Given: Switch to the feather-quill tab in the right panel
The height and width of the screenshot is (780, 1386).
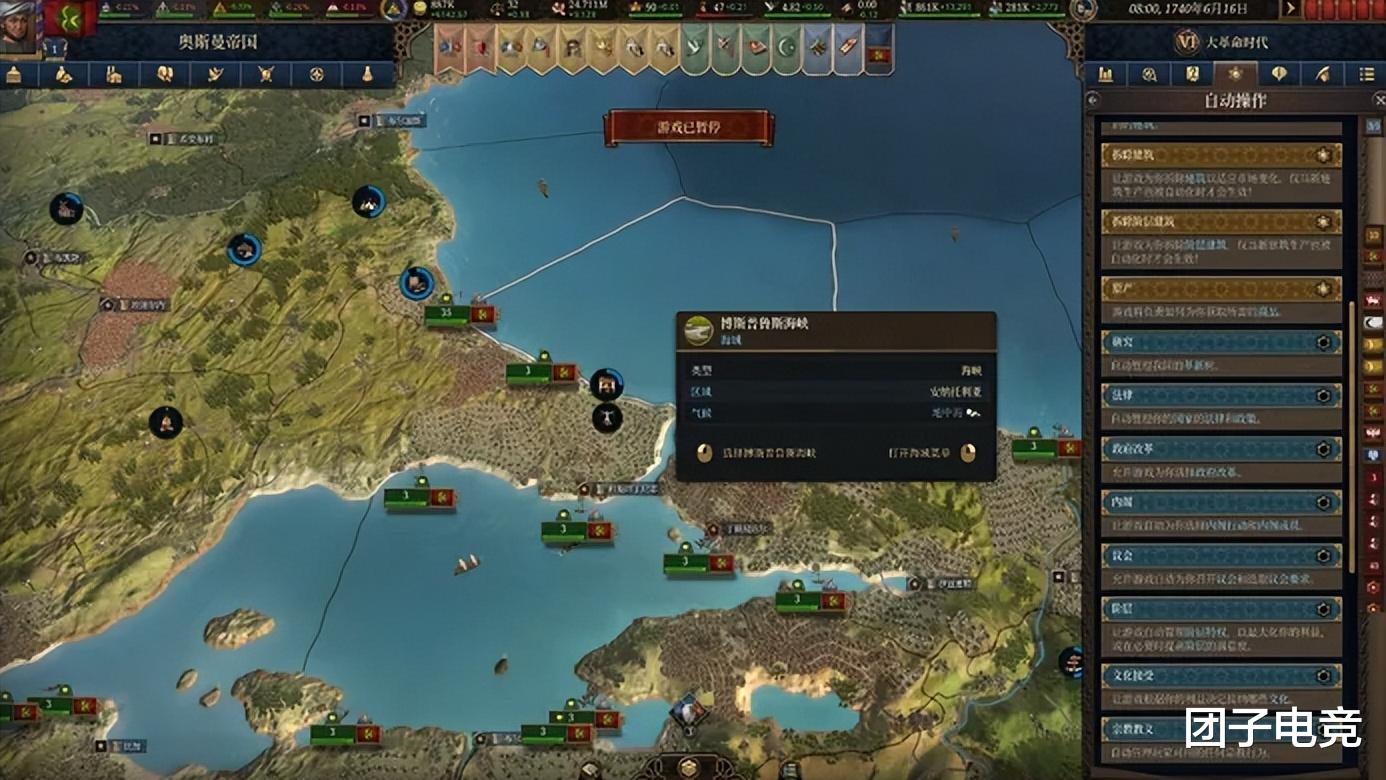Looking at the screenshot, I should point(1322,74).
